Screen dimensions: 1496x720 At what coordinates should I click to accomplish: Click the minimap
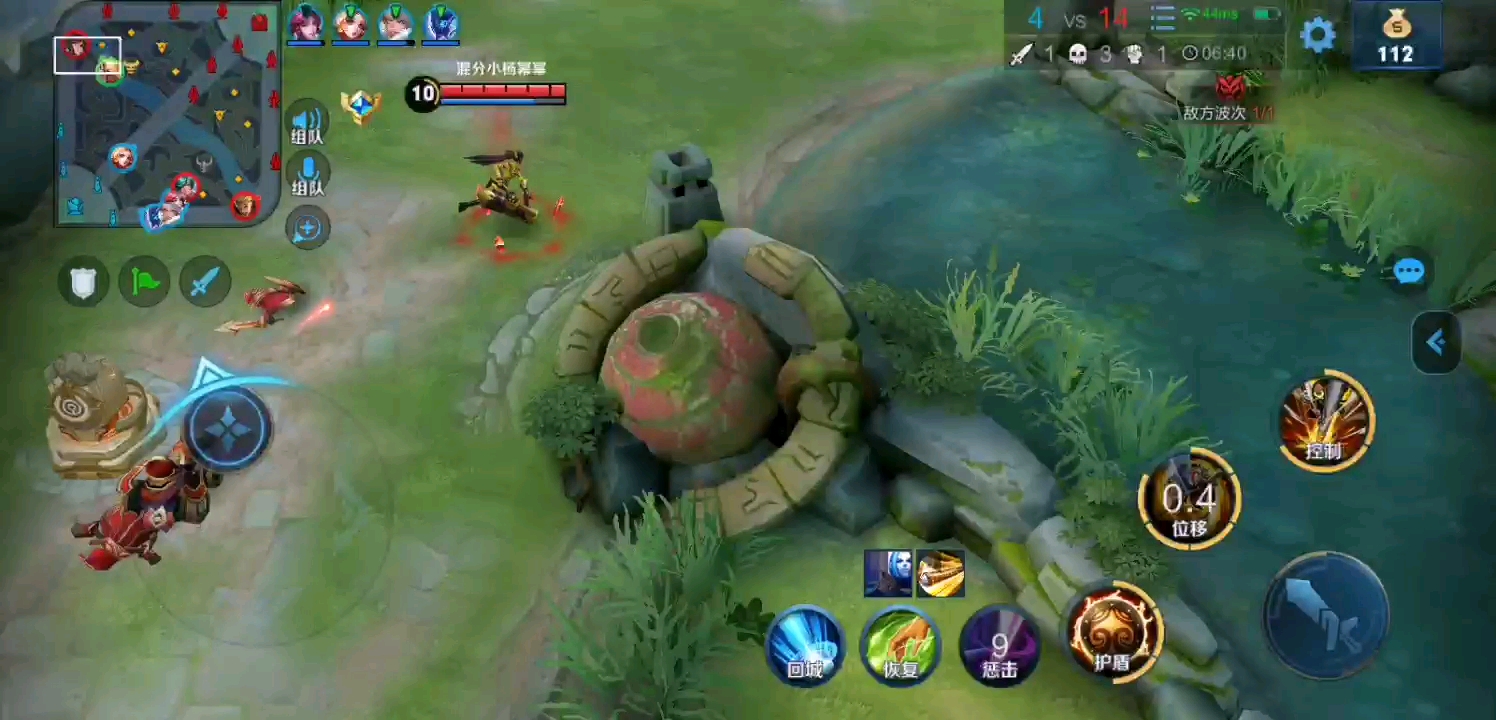pos(166,112)
